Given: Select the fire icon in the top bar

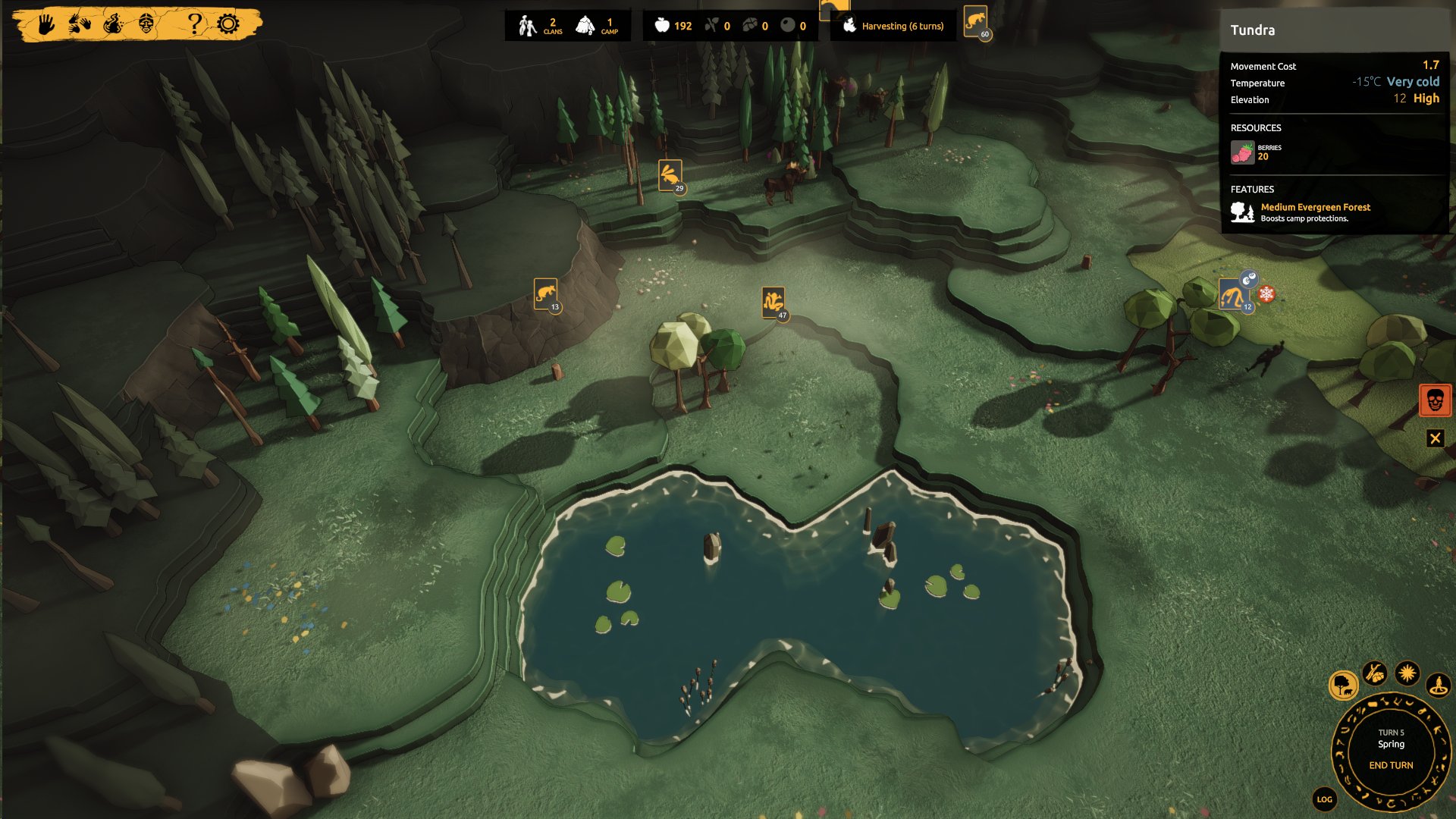Looking at the screenshot, I should (114, 24).
